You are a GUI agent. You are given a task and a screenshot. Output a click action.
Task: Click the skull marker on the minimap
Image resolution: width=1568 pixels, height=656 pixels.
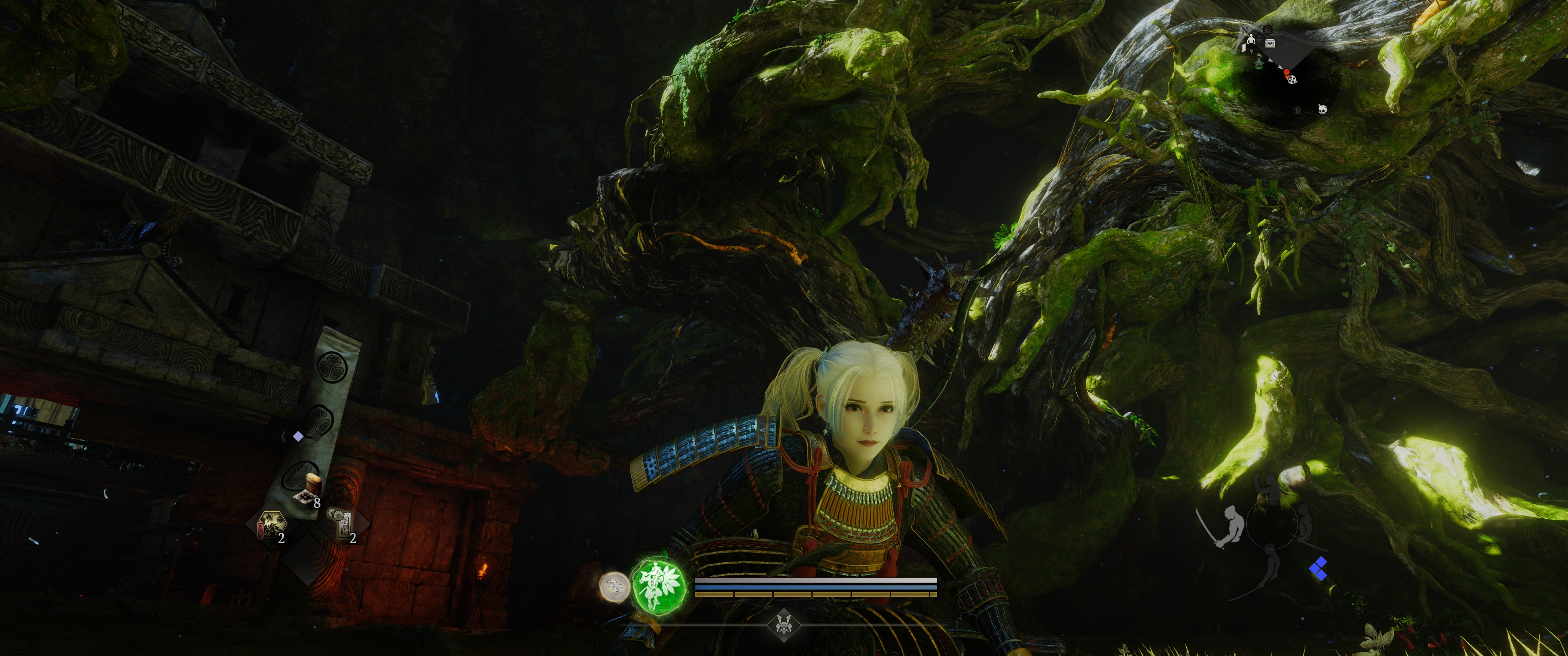point(1322,109)
